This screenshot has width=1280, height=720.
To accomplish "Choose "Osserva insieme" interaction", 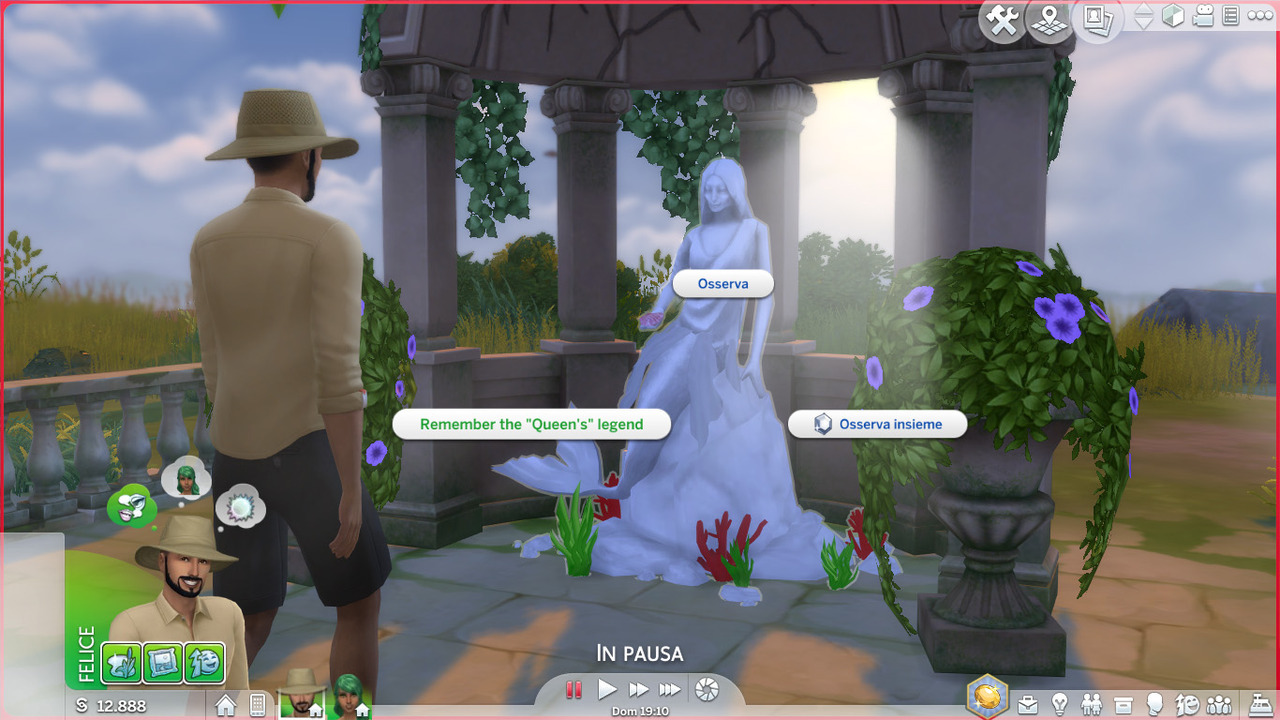I will [878, 424].
